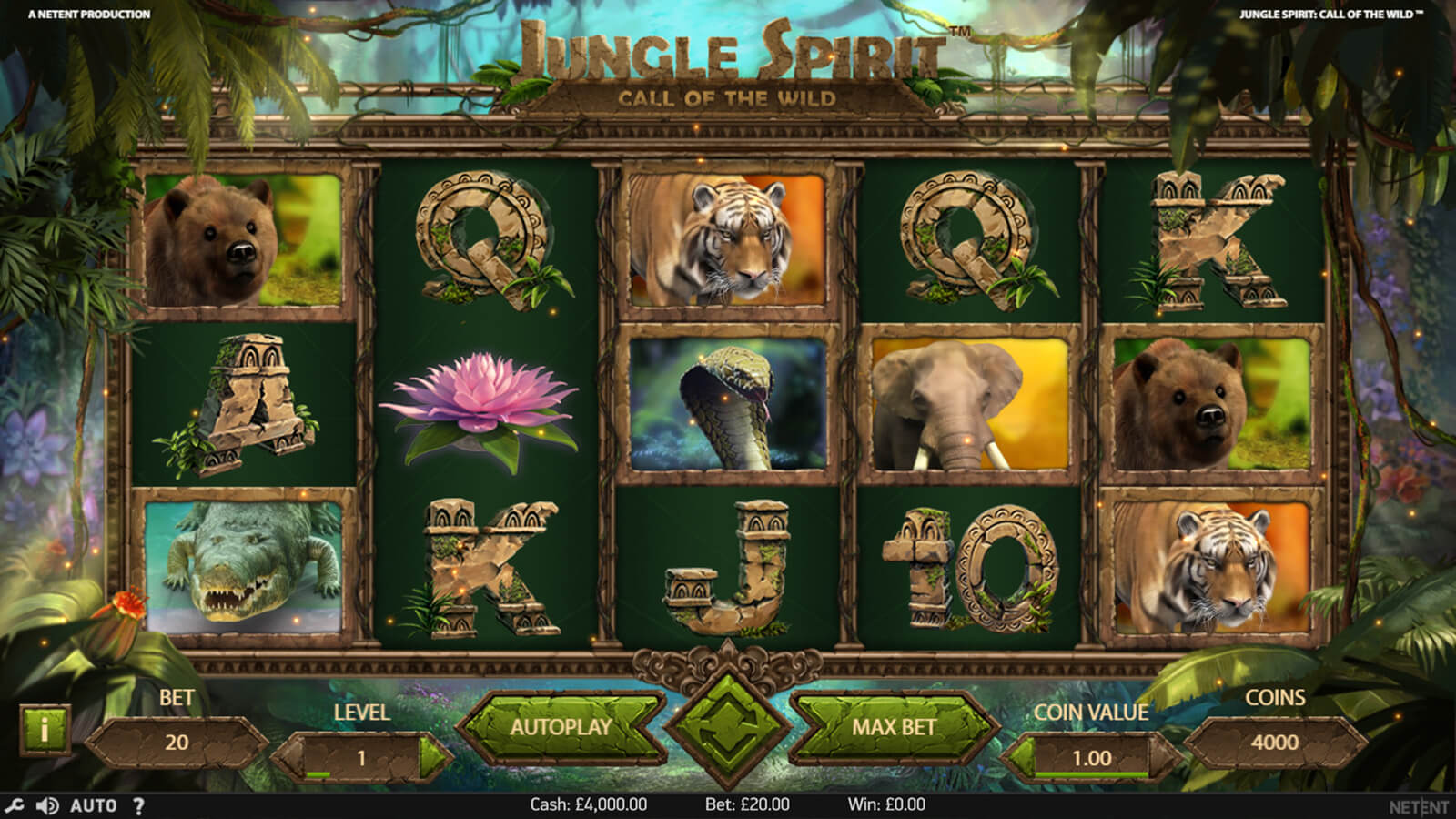Open the paytable info button
1456x819 pixels.
pos(44,727)
